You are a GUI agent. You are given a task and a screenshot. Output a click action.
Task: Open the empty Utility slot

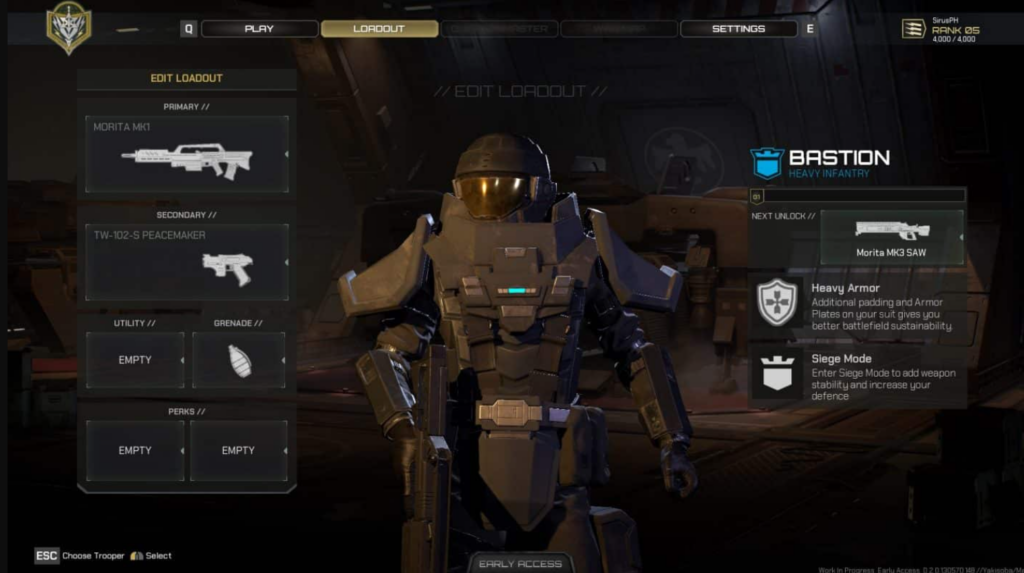tap(135, 360)
